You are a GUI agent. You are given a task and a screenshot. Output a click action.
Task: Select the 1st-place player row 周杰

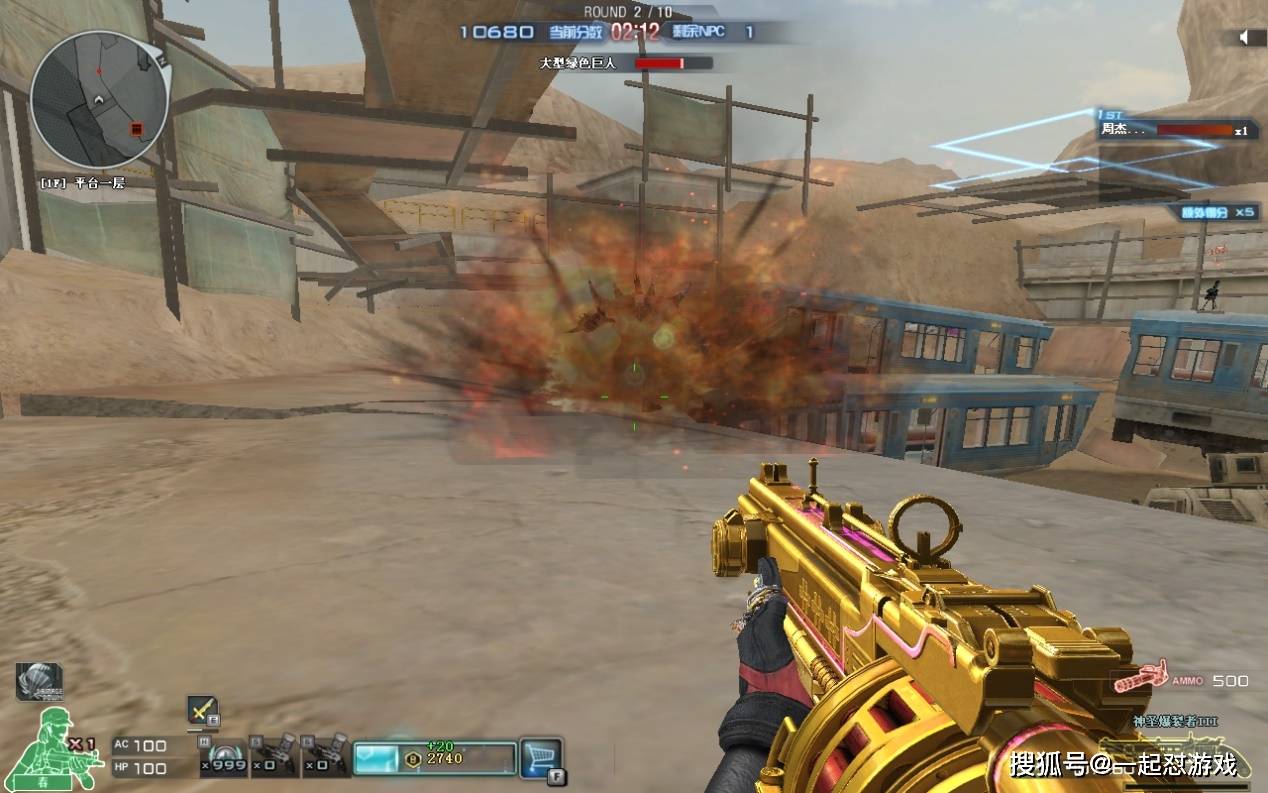tap(1176, 130)
